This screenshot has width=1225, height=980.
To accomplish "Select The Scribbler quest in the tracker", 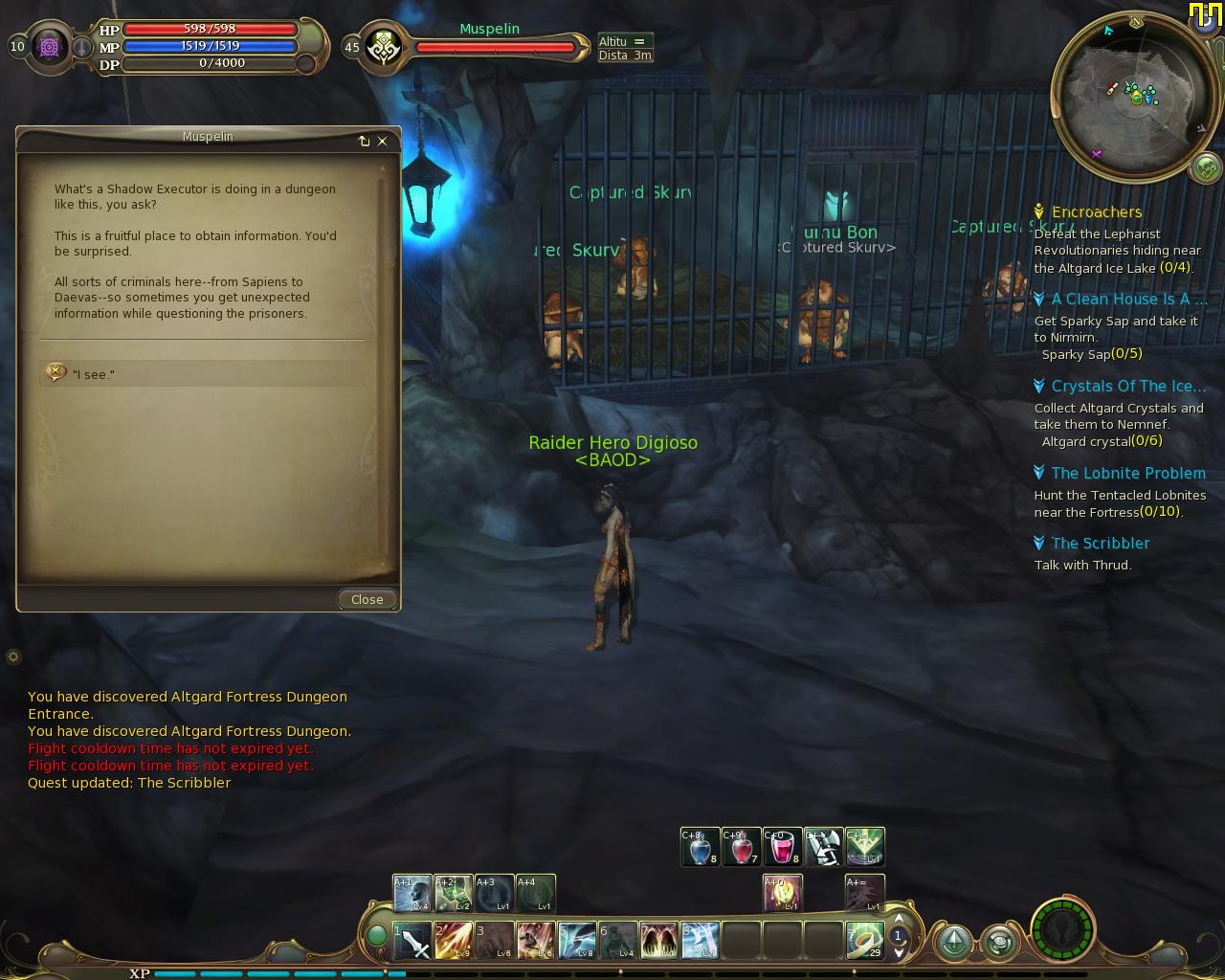I will (1100, 543).
